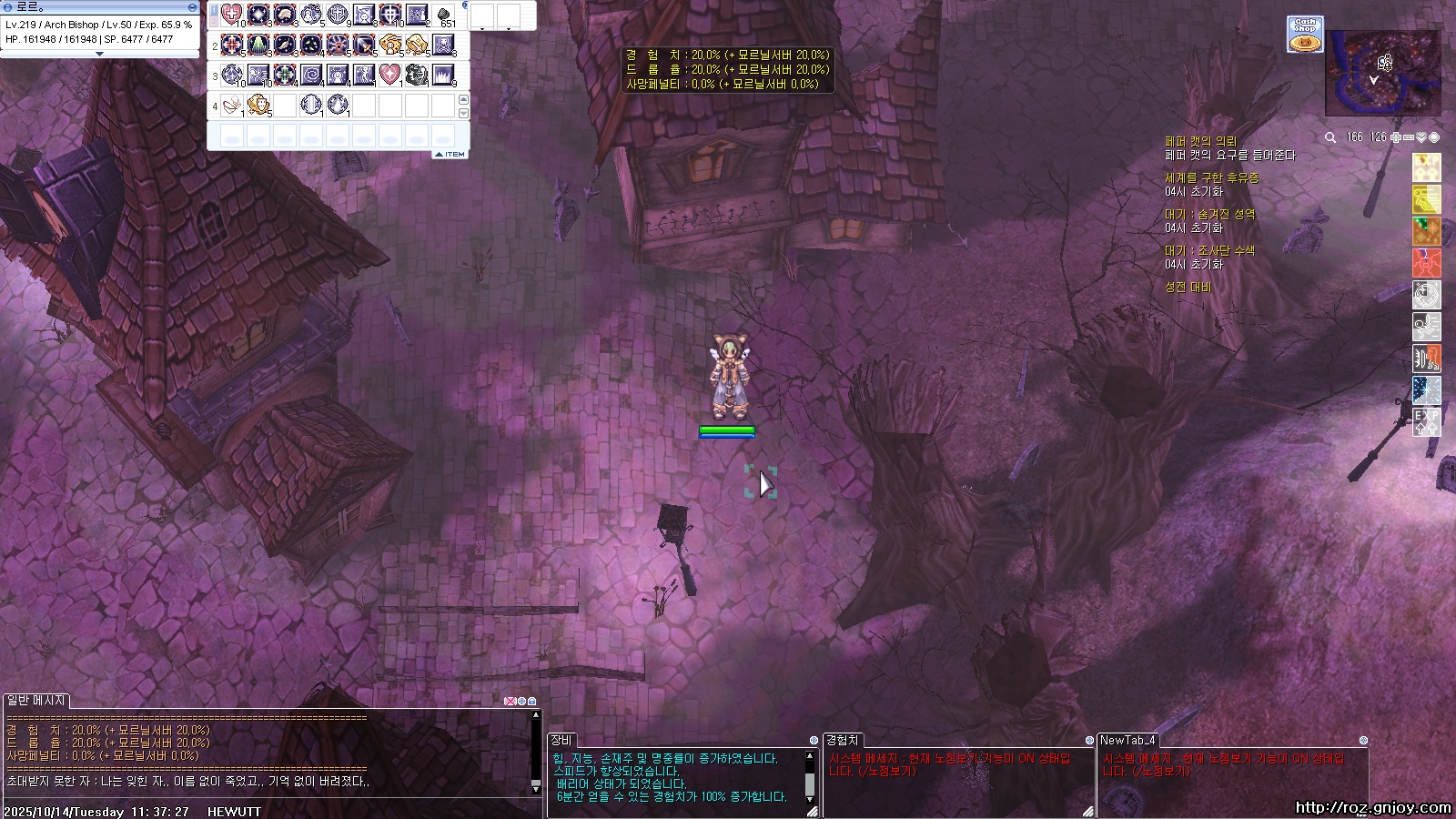Select the 장비 chat window tab
Screen dimensions: 1456x819
[x=561, y=740]
